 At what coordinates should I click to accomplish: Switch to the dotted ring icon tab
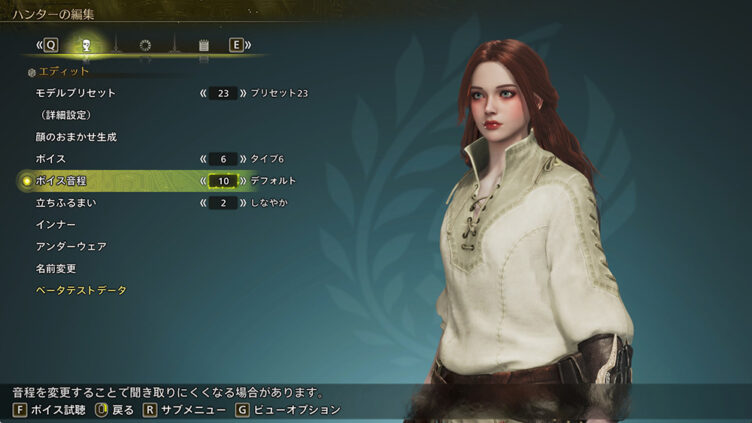click(x=145, y=45)
